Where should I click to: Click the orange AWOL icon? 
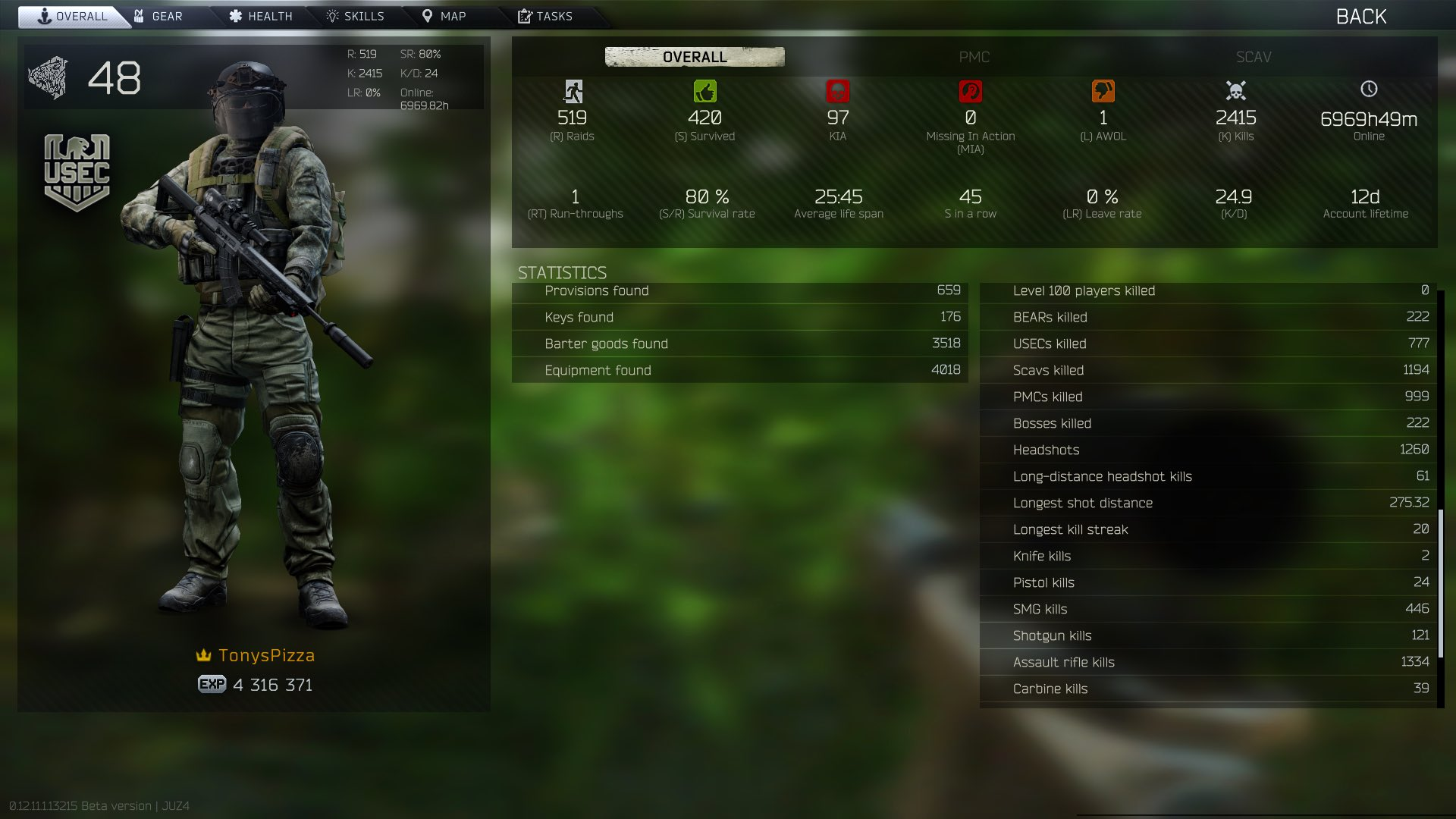coord(1103,91)
